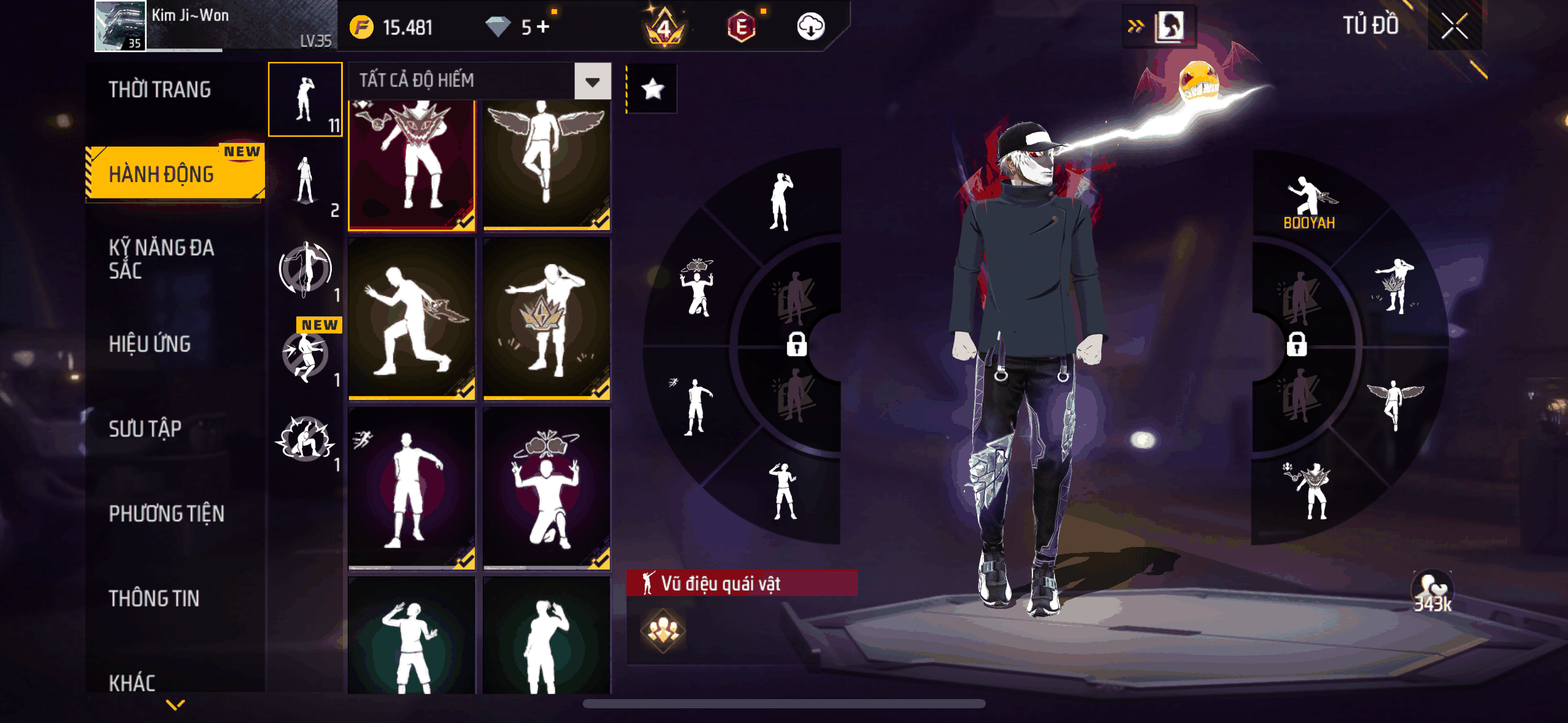The height and width of the screenshot is (723, 1568).
Task: Open the Thời Trang category
Action: point(160,90)
